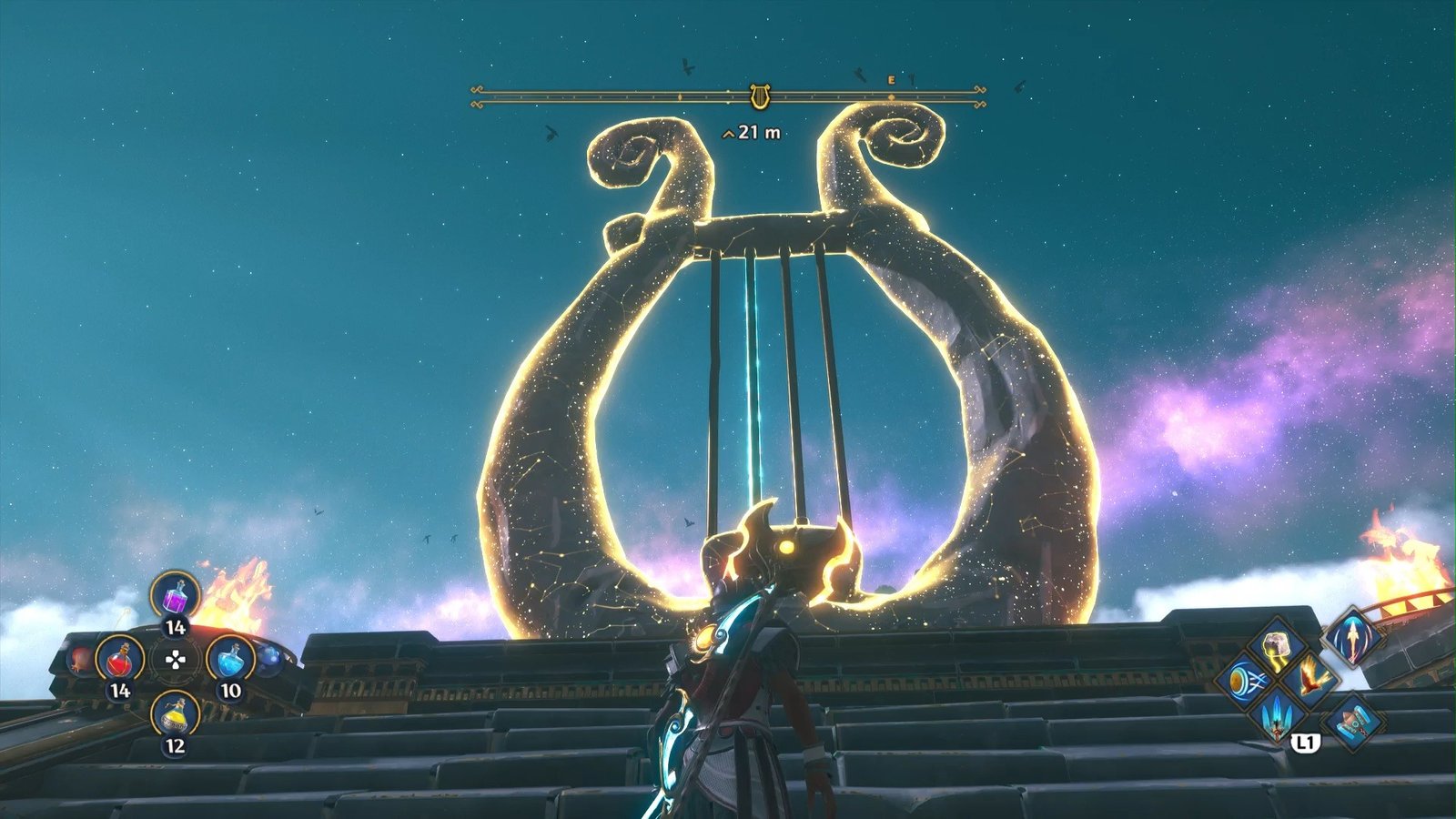Select the blue mushroom beside the blue potion
The height and width of the screenshot is (819, 1456).
(269, 658)
